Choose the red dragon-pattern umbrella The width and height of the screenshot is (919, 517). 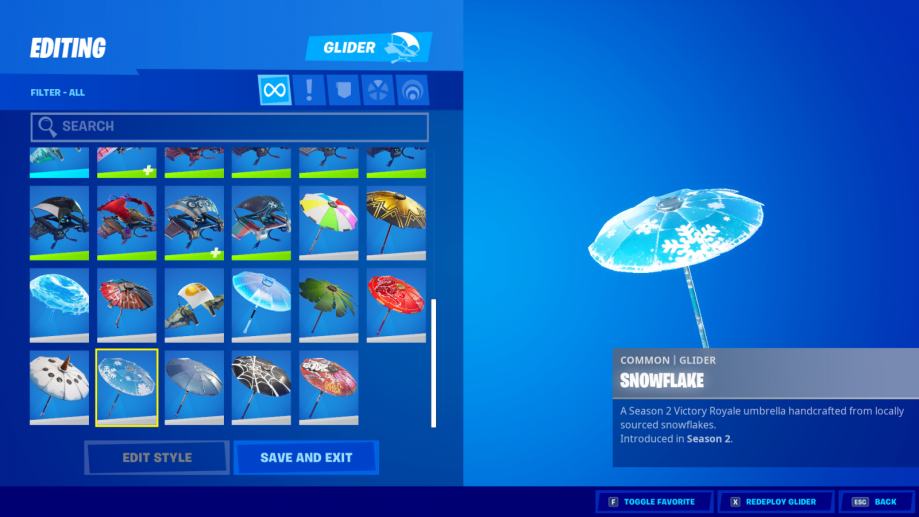[396, 305]
